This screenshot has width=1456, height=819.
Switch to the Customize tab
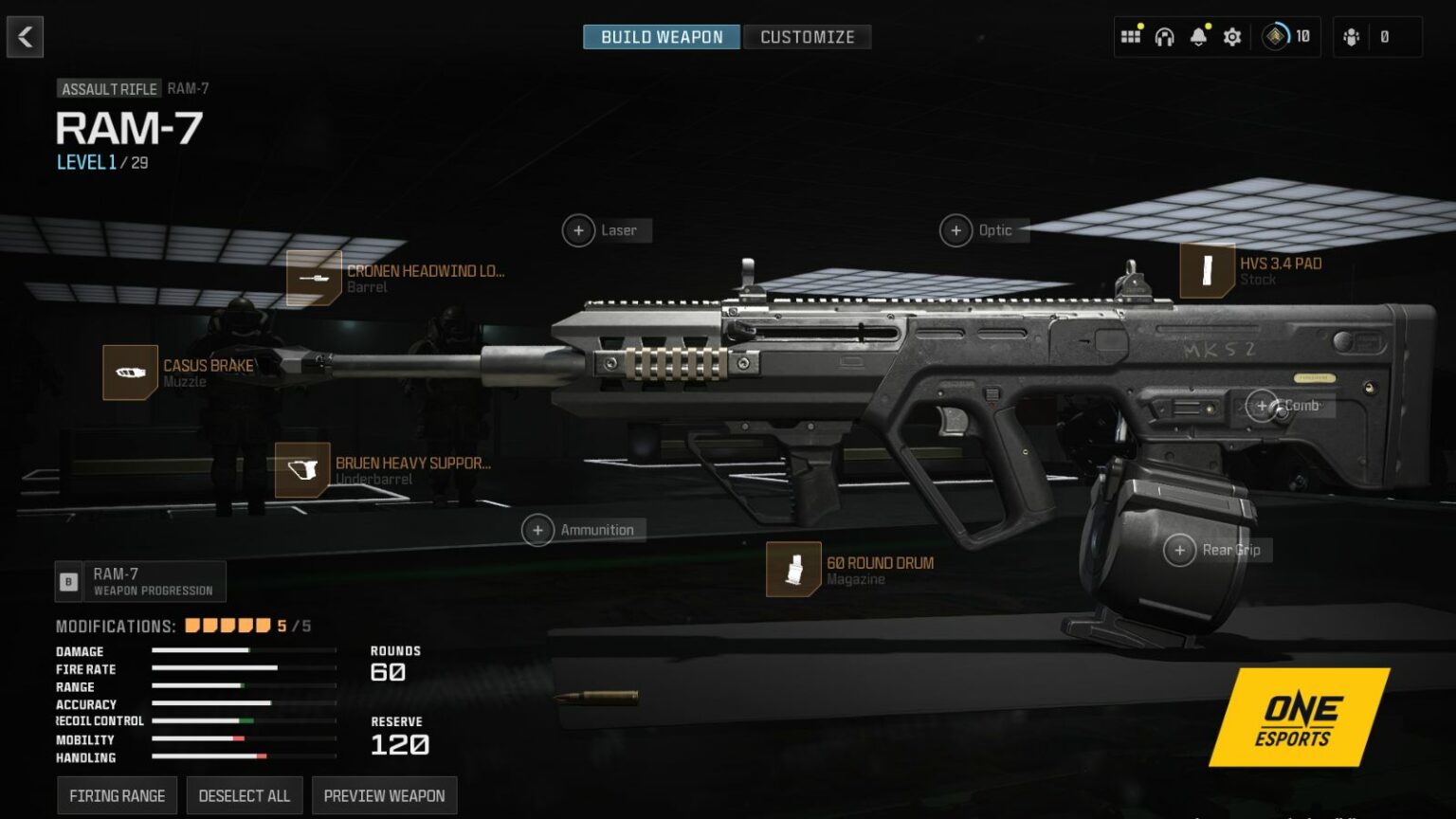[x=807, y=37]
